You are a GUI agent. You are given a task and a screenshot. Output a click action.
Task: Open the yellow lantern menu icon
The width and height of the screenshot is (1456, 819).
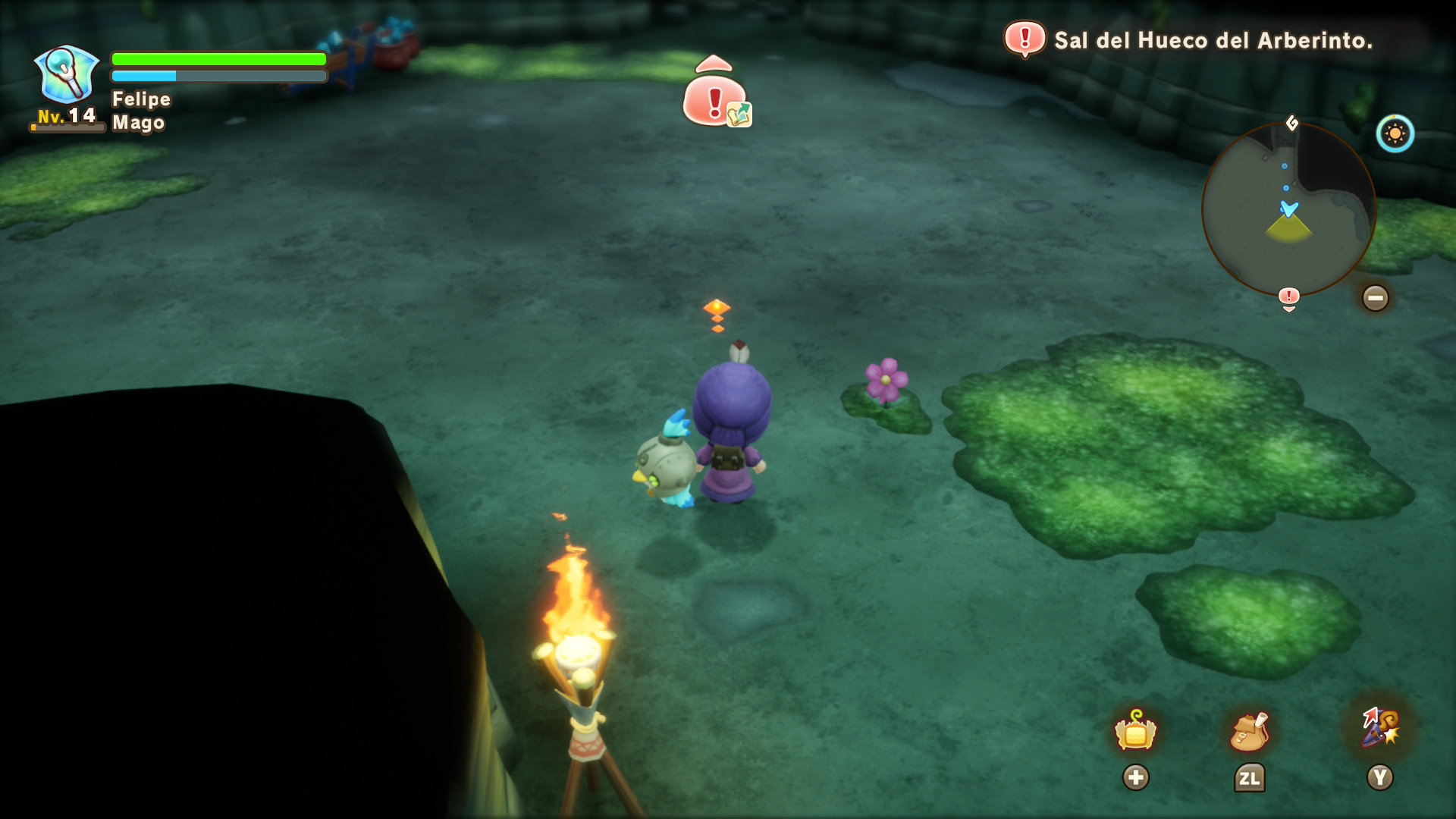tap(1135, 731)
